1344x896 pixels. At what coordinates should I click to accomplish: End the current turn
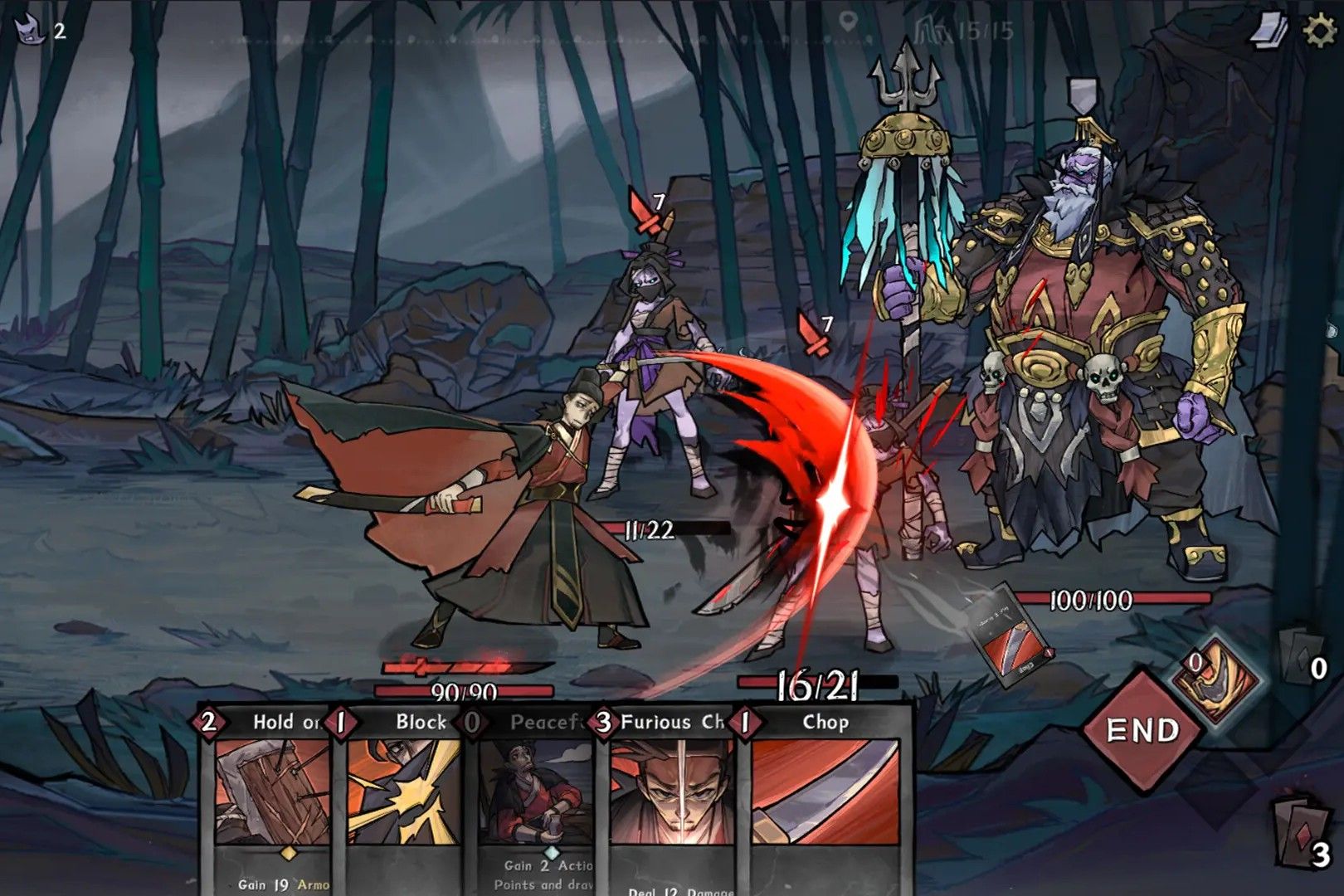click(x=1143, y=730)
